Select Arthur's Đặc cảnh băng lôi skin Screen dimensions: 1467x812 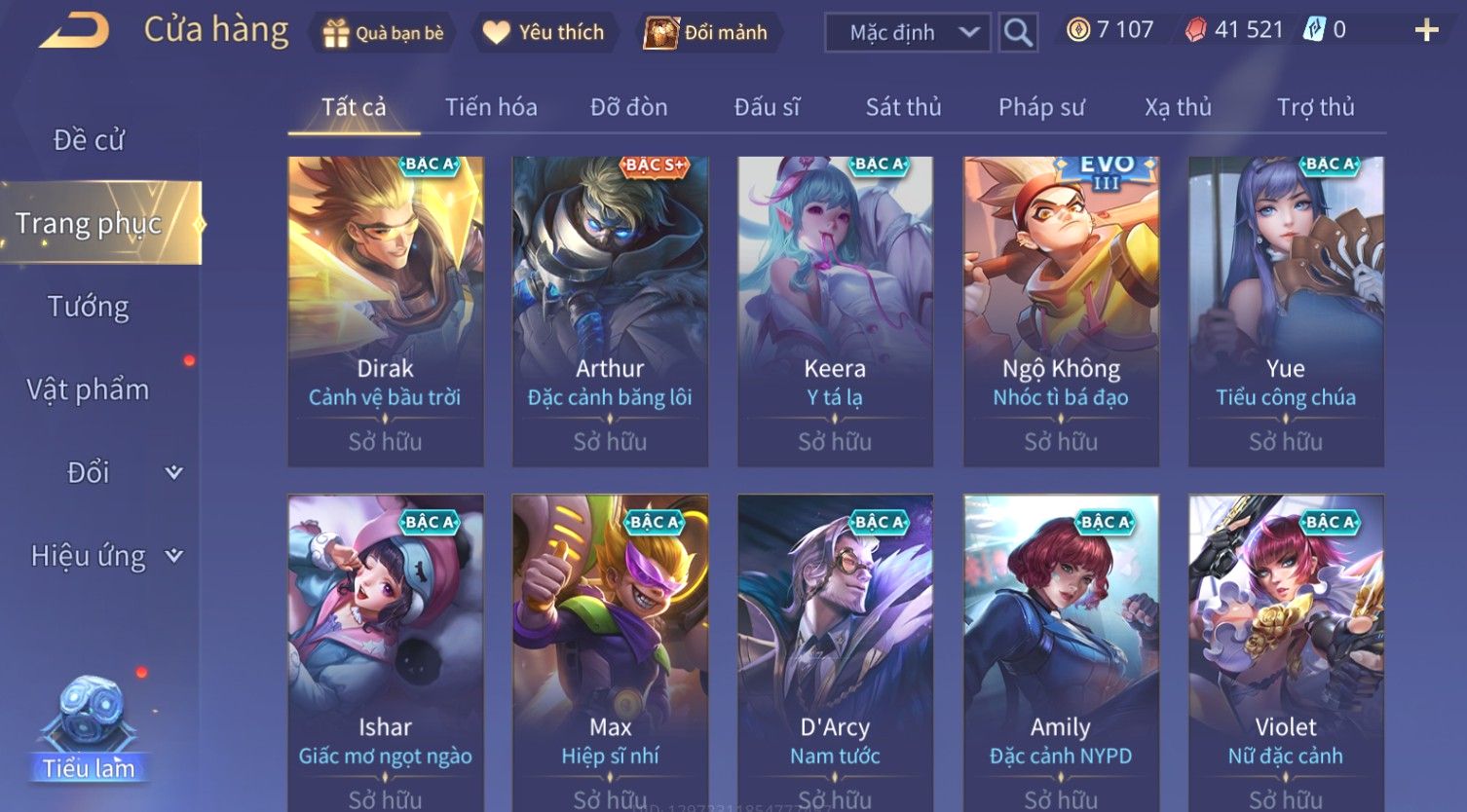coord(610,311)
